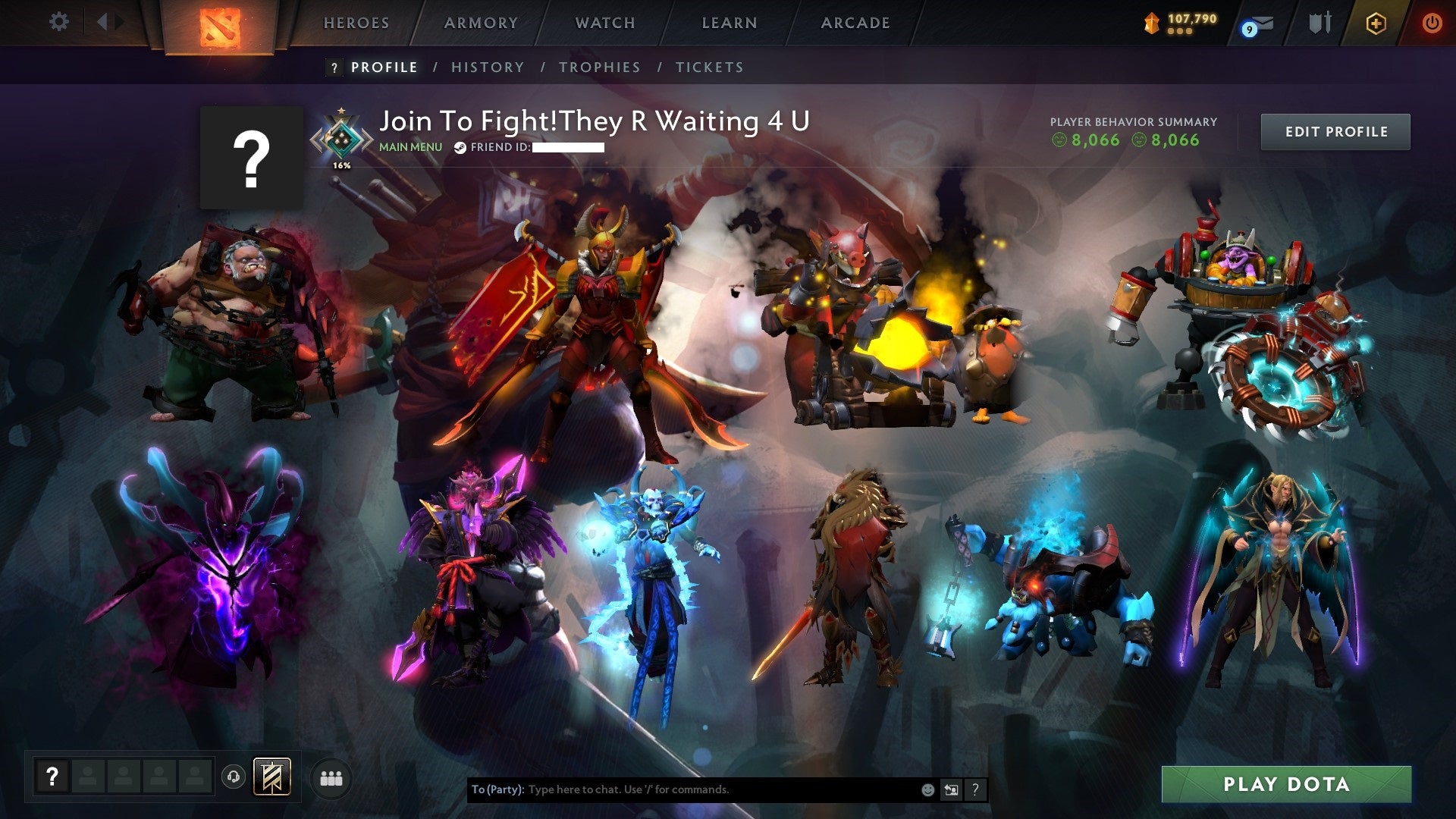Image resolution: width=1456 pixels, height=819 pixels.
Task: Open the screenshot share icon beside the emoticon
Action: (951, 789)
